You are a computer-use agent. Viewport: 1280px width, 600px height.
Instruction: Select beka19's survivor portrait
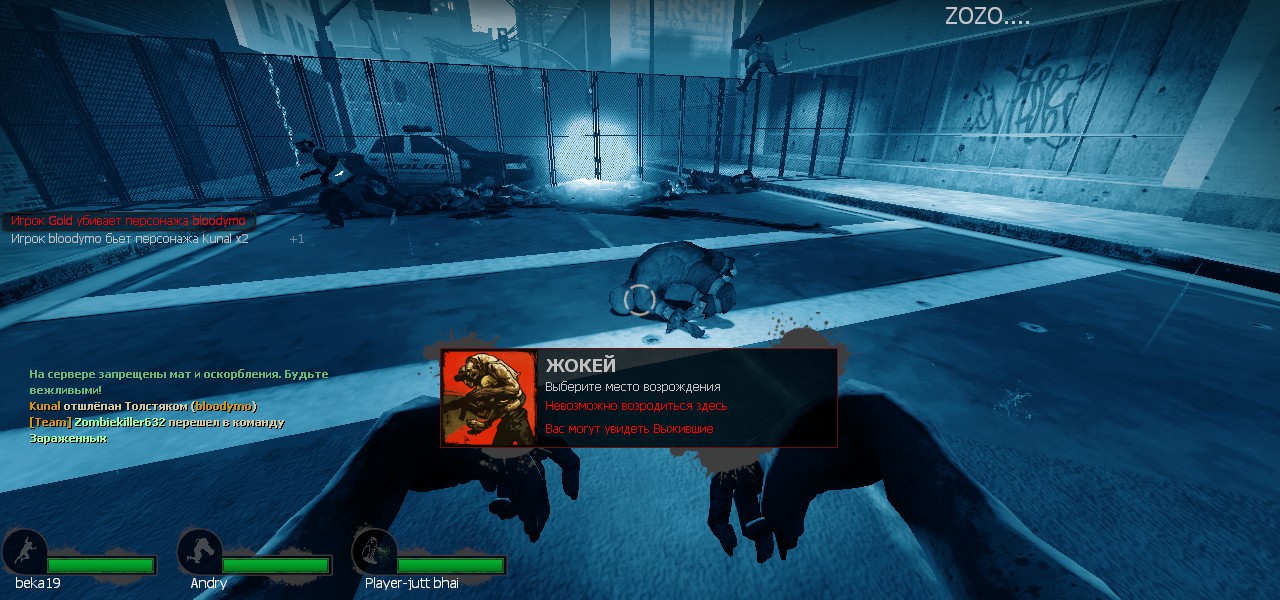coord(24,552)
